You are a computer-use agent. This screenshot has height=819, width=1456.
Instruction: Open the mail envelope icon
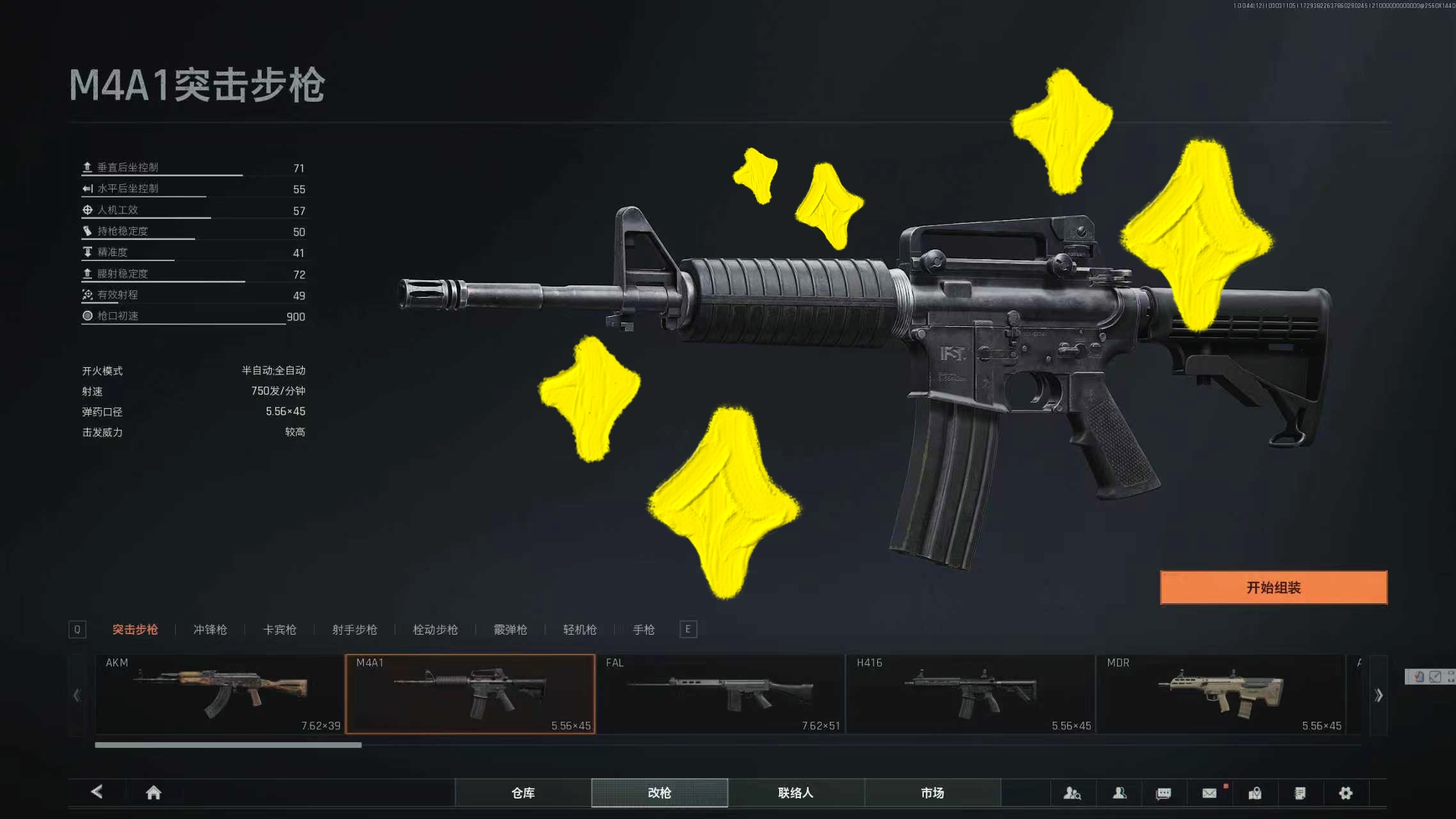click(1209, 793)
